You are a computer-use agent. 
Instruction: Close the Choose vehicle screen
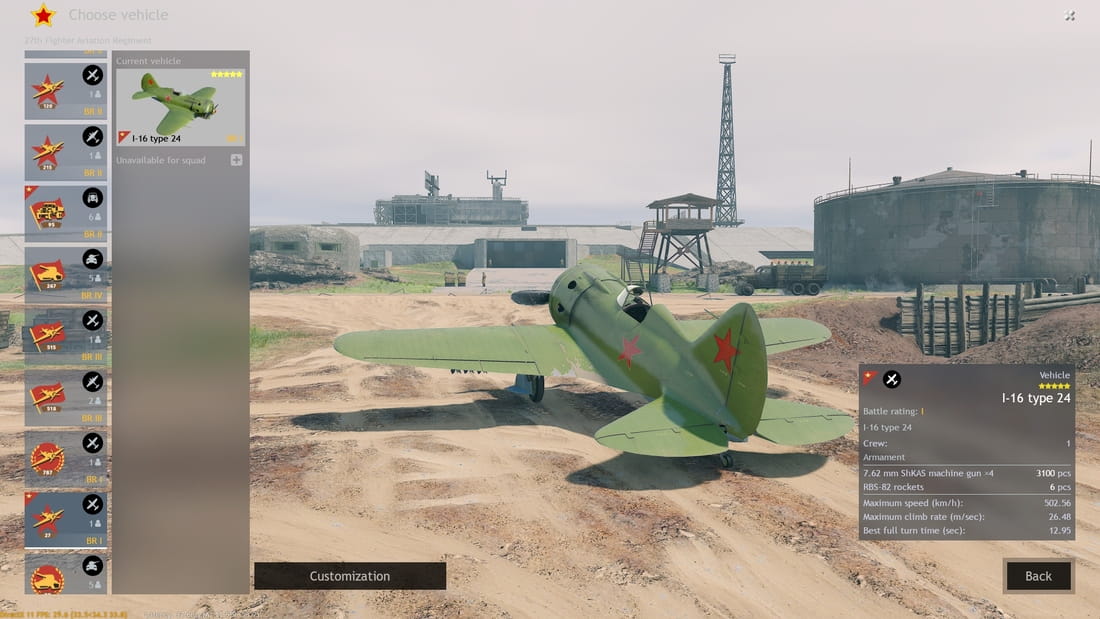coord(1070,16)
